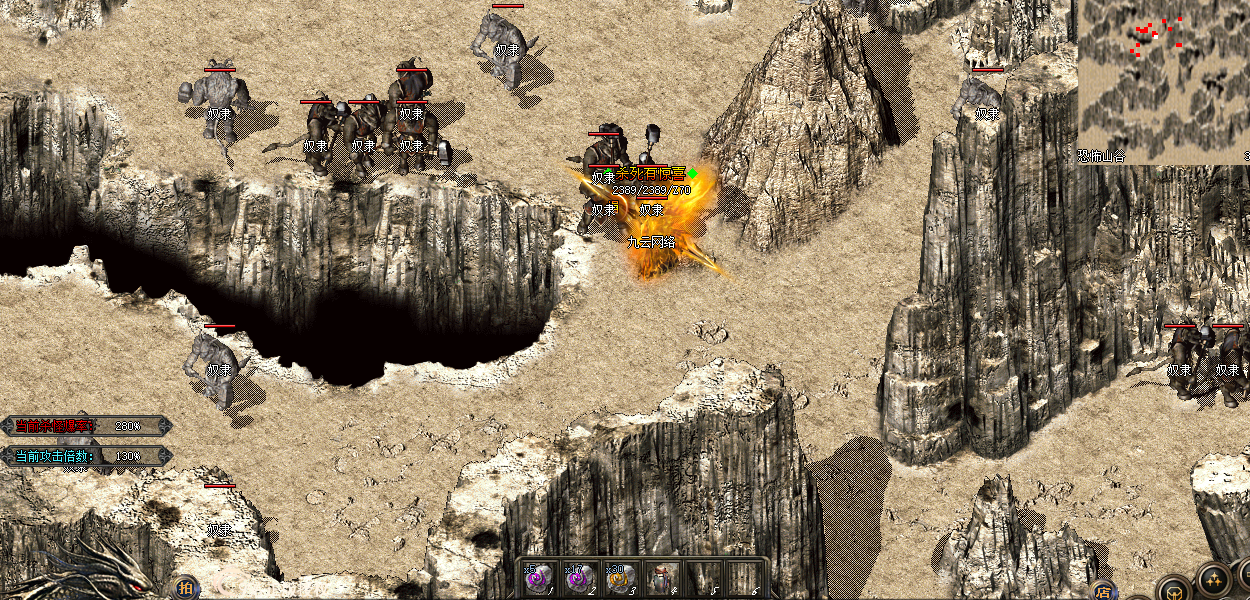Open the auction with the 拍 button
The image size is (1250, 600).
pos(185,588)
